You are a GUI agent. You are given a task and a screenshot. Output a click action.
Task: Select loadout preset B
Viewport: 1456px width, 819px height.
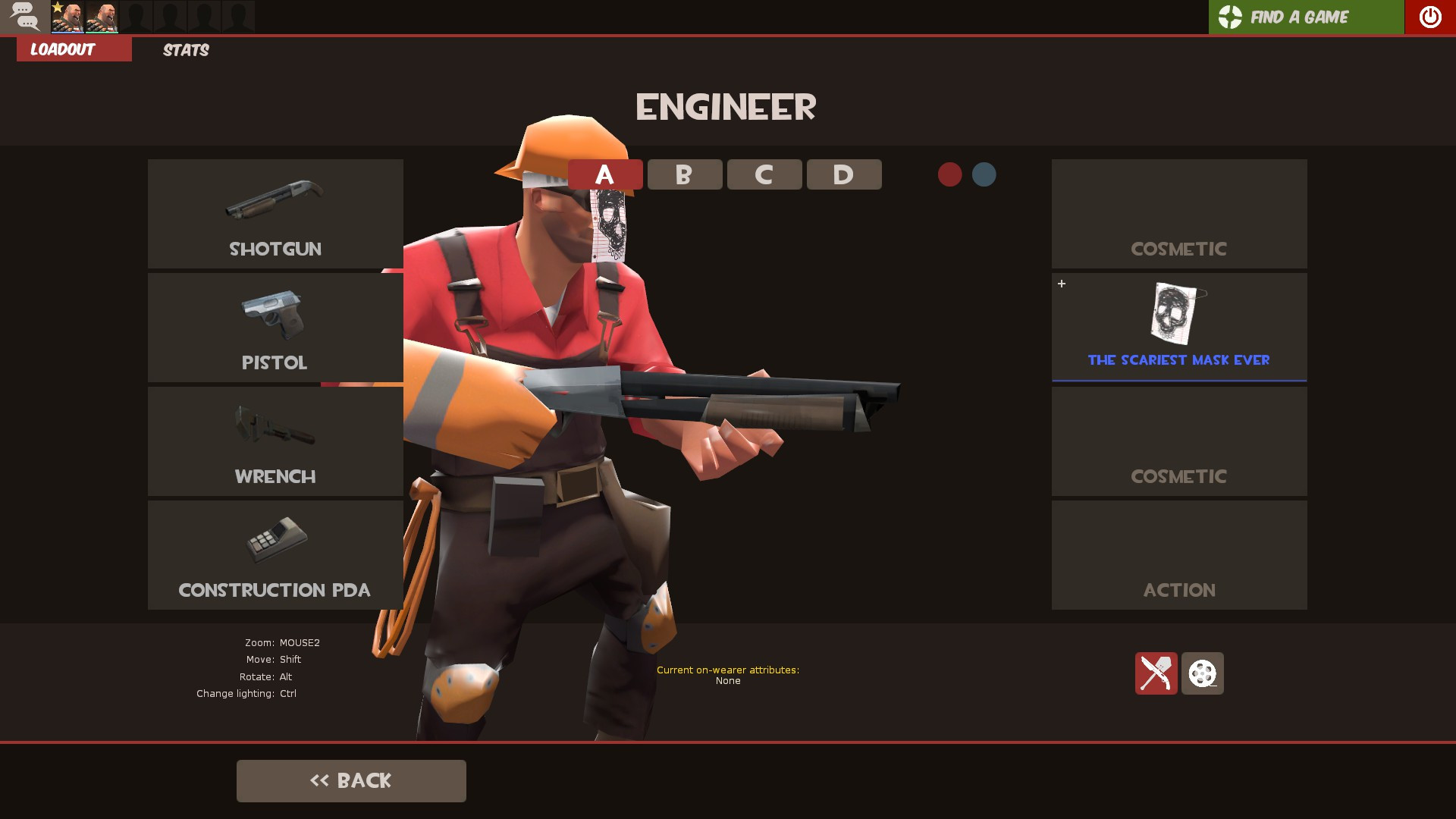click(x=683, y=174)
